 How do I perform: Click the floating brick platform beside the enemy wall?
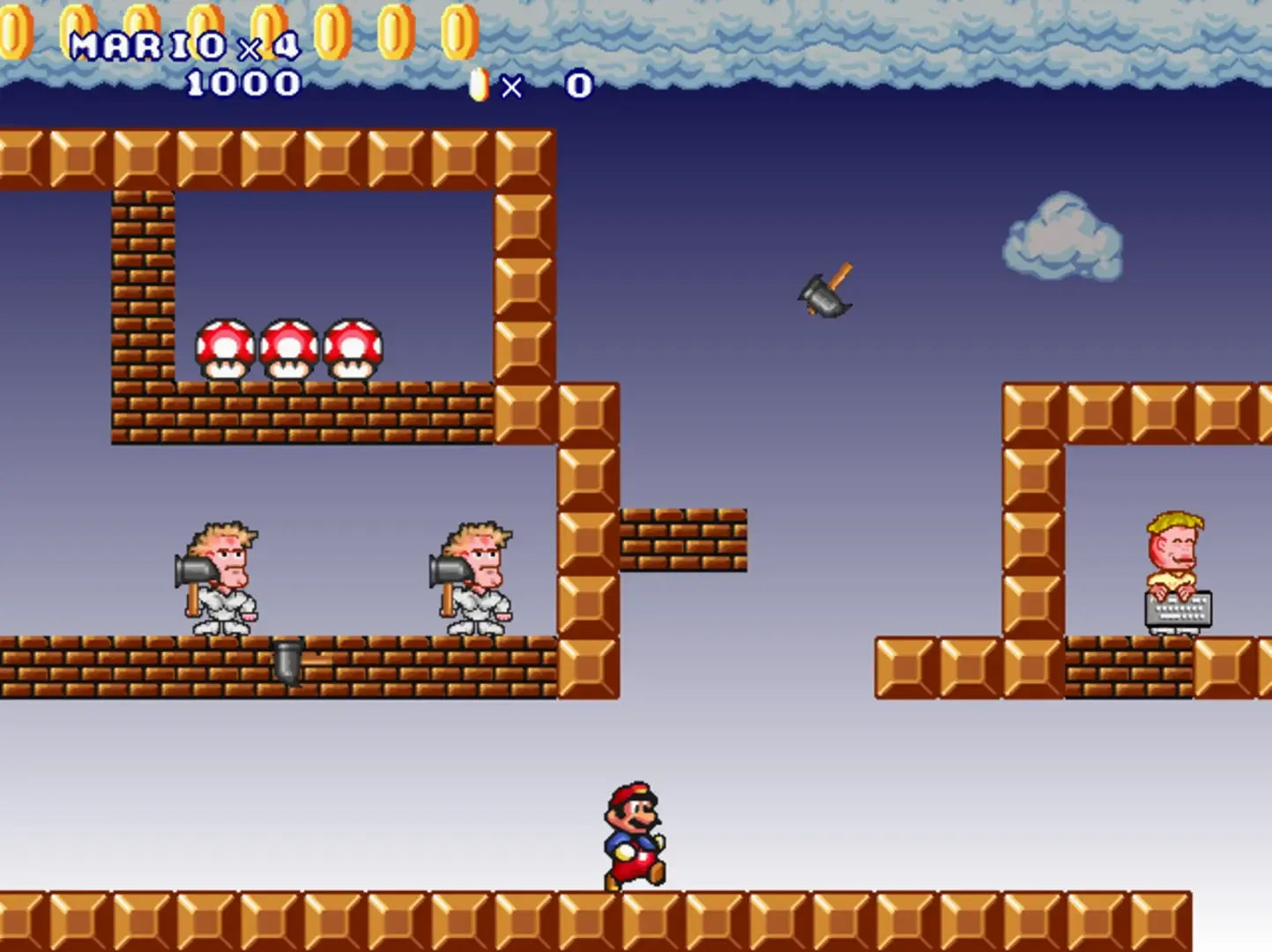pyautogui.click(x=683, y=538)
